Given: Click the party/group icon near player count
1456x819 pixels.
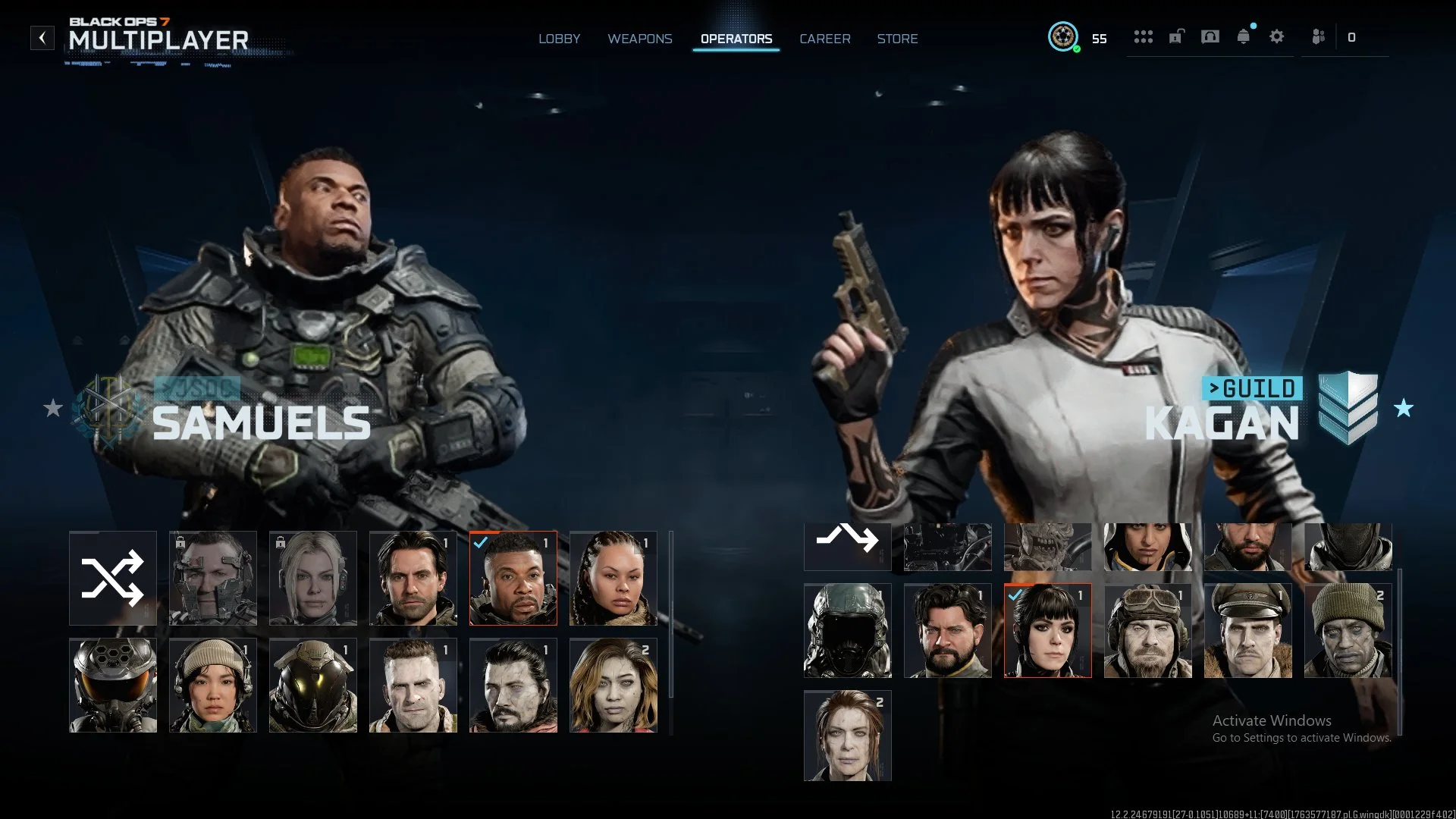Looking at the screenshot, I should coord(1318,36).
